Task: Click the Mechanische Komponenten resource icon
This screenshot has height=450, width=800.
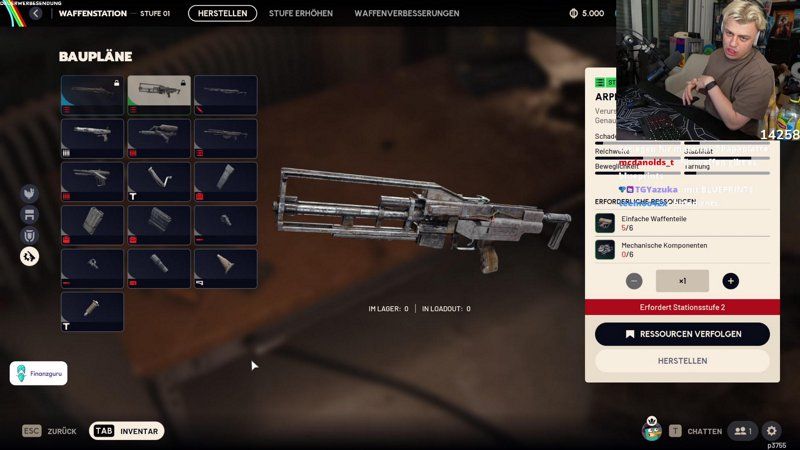Action: pyautogui.click(x=604, y=249)
